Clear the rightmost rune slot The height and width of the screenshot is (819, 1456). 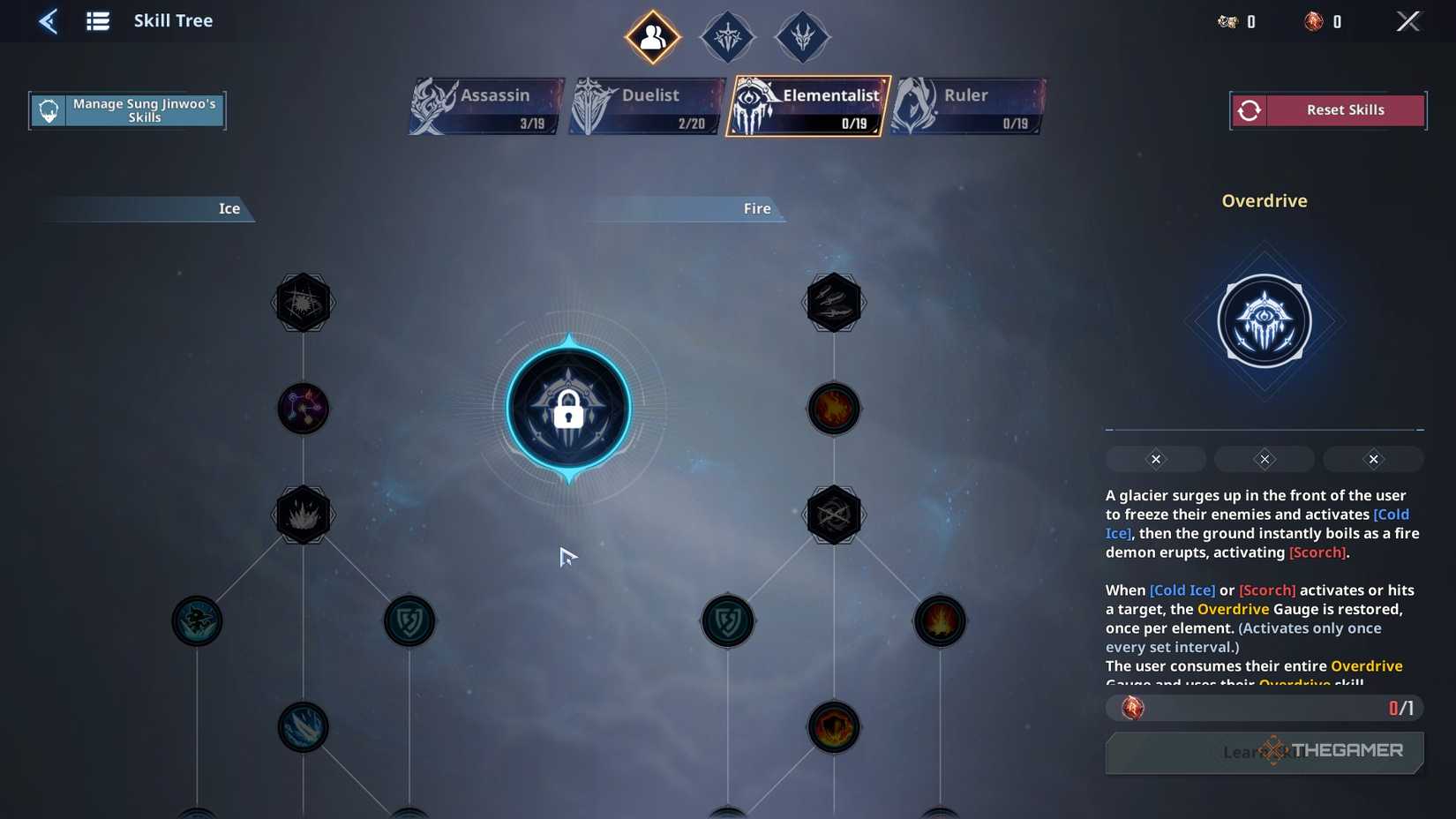(1373, 459)
